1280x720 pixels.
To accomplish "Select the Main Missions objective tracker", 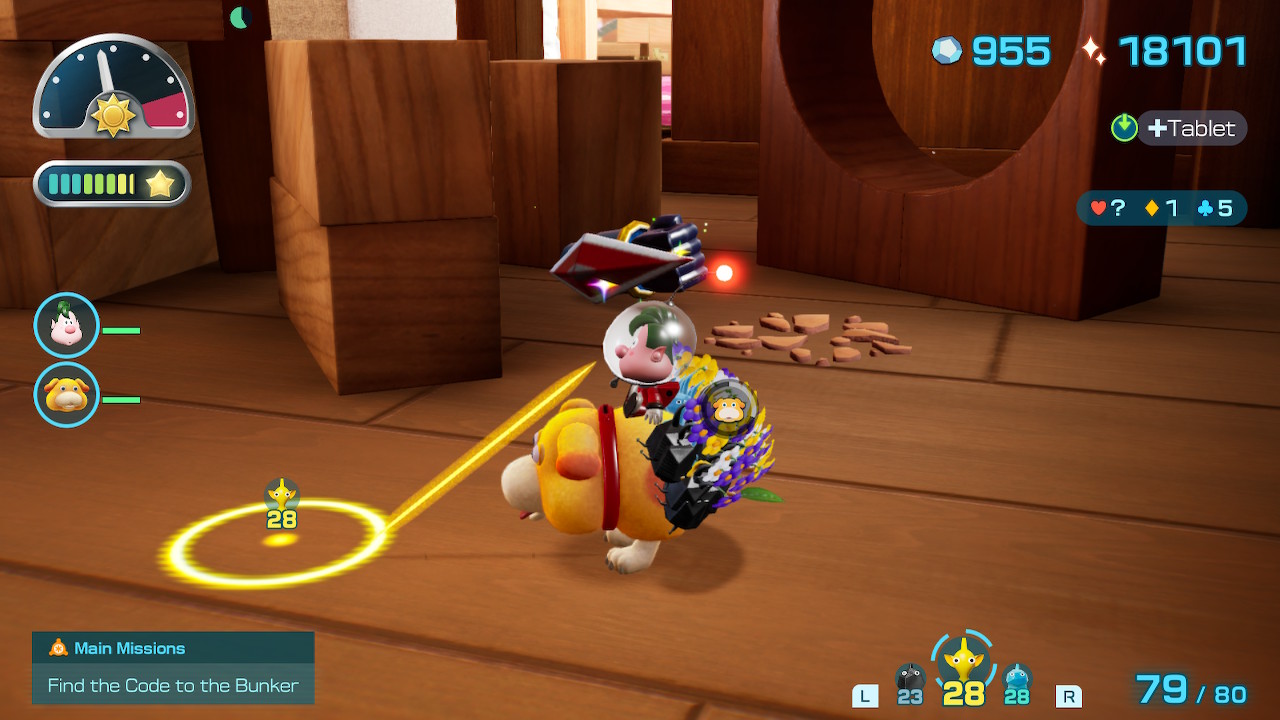I will [x=173, y=667].
